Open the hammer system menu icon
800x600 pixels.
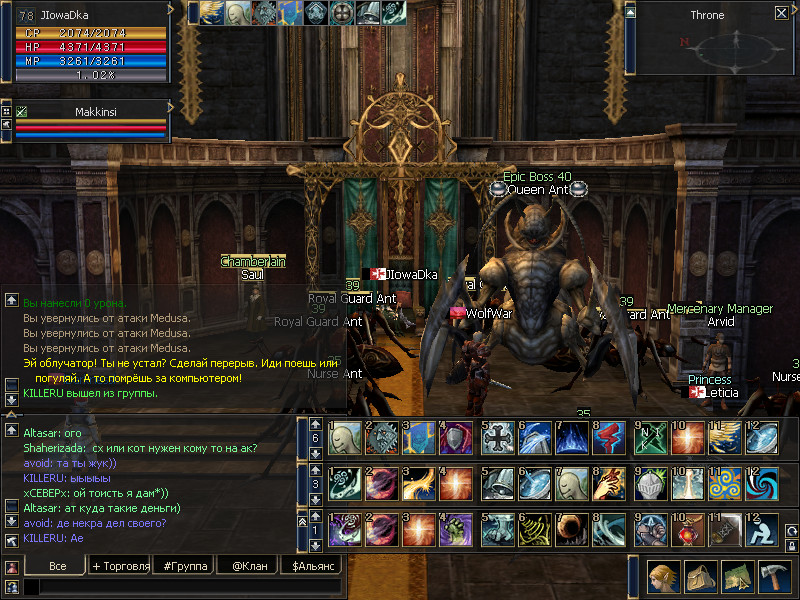point(774,578)
